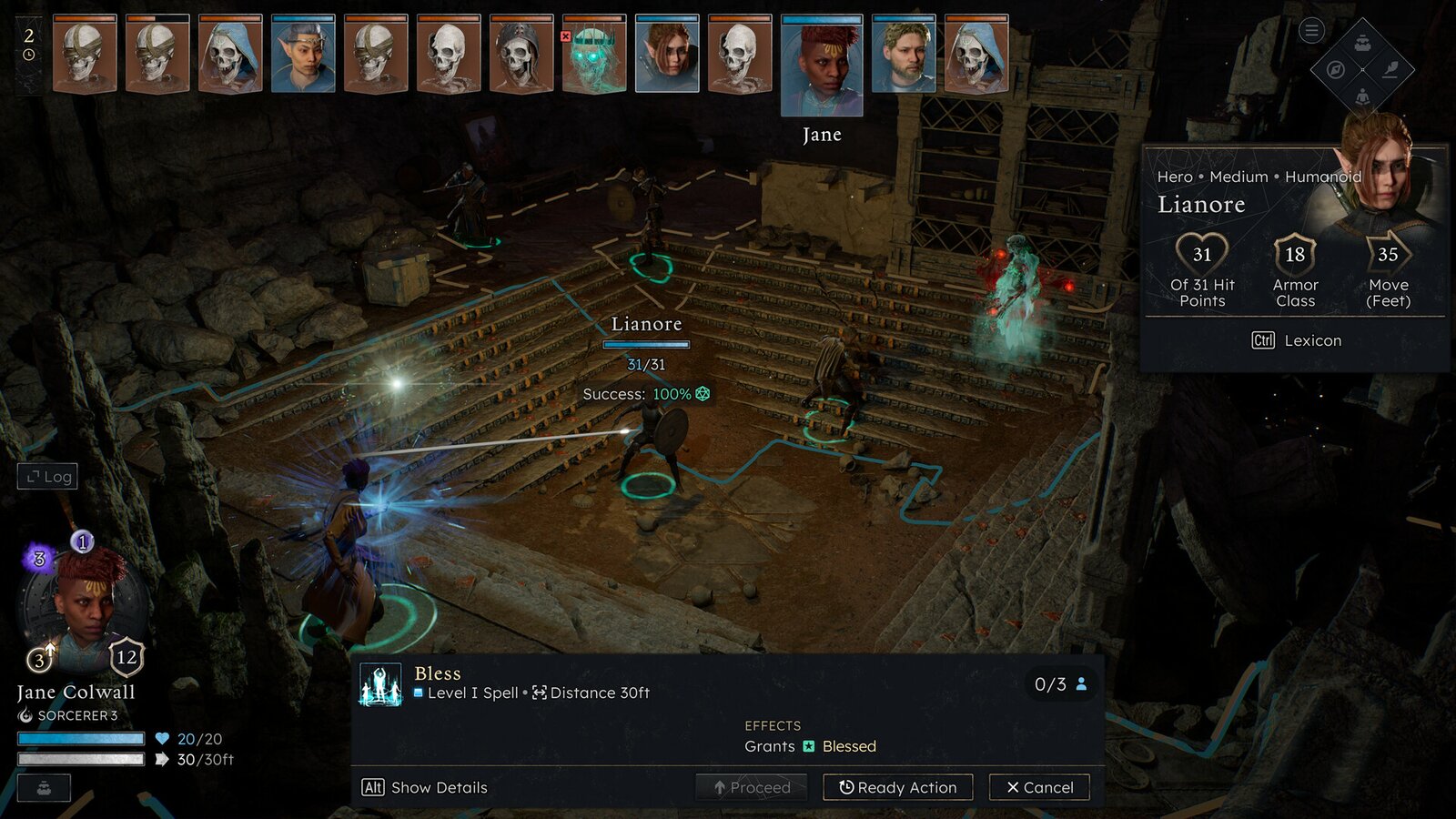Screen dimensions: 1456x819
Task: Open the quill journal button
Action: [1390, 70]
